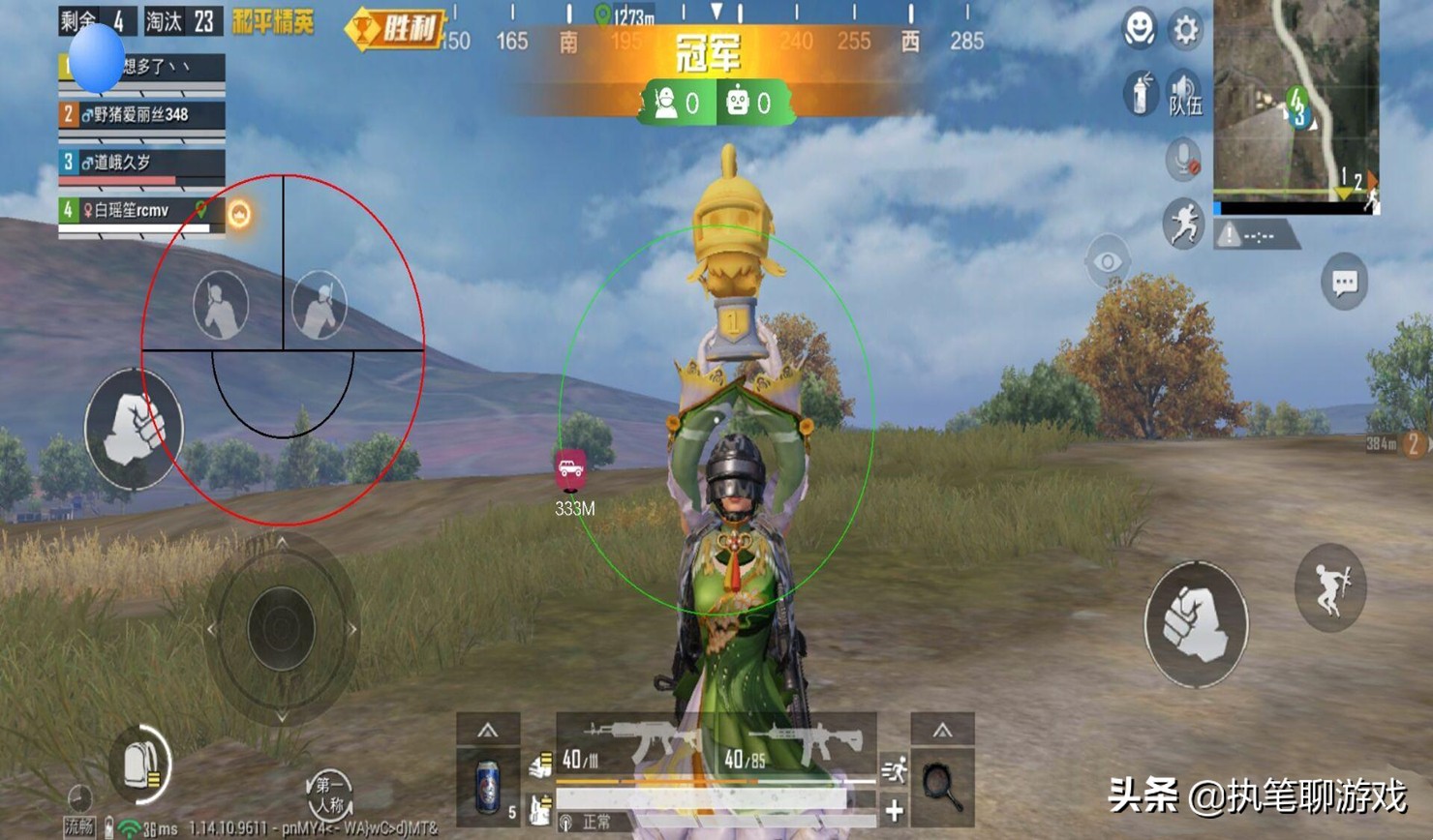Open the chat message bubble
1433x840 pixels.
[x=1344, y=283]
